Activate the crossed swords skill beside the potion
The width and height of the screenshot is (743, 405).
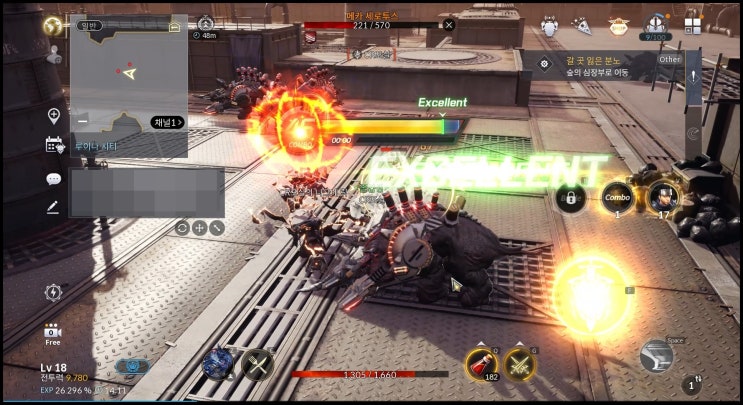[x=519, y=365]
